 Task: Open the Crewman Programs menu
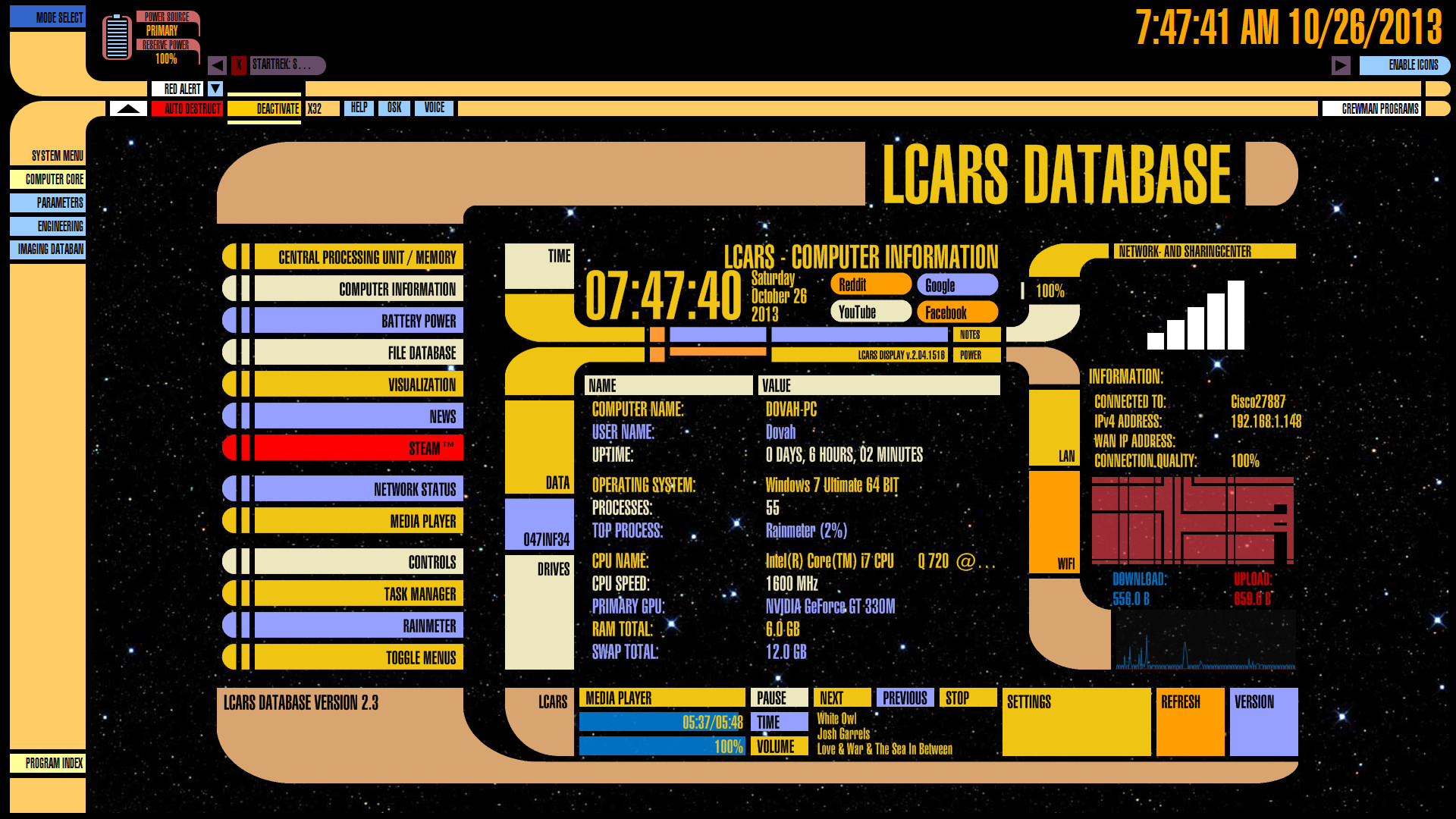(1371, 108)
